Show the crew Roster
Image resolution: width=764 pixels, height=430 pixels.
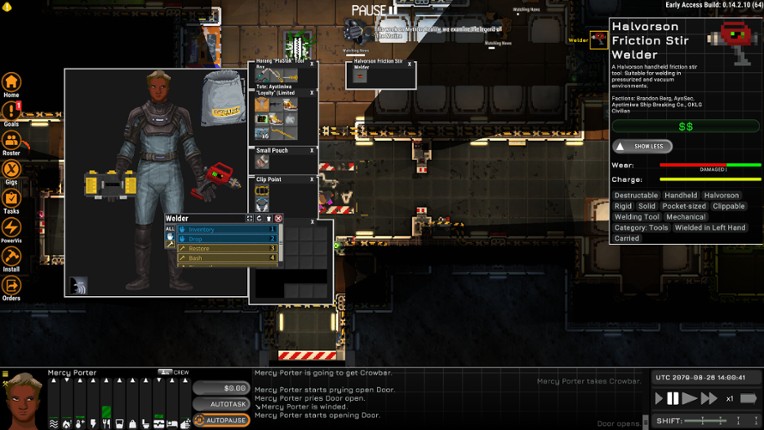pyautogui.click(x=11, y=142)
